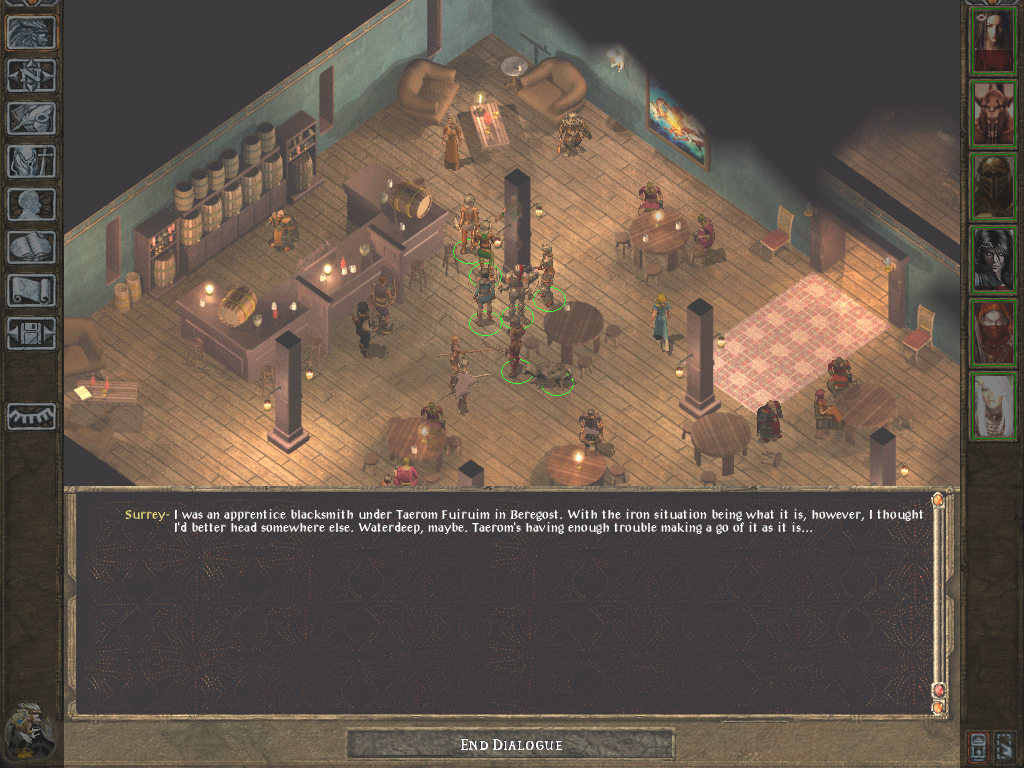Click the bottom-right corner select-all party icon
Image resolution: width=1024 pixels, height=768 pixels.
pyautogui.click(x=1006, y=745)
